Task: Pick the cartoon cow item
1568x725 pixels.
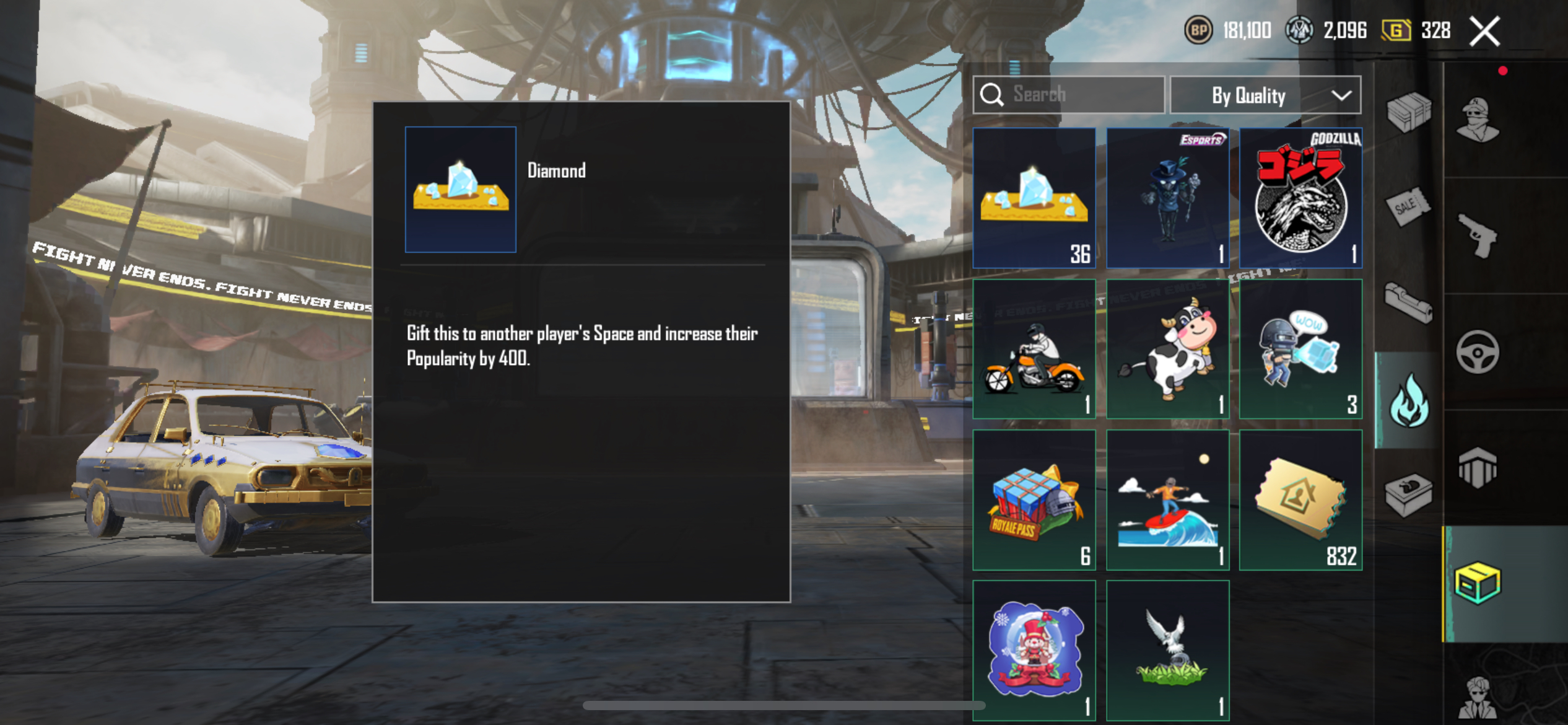Action: (x=1167, y=348)
